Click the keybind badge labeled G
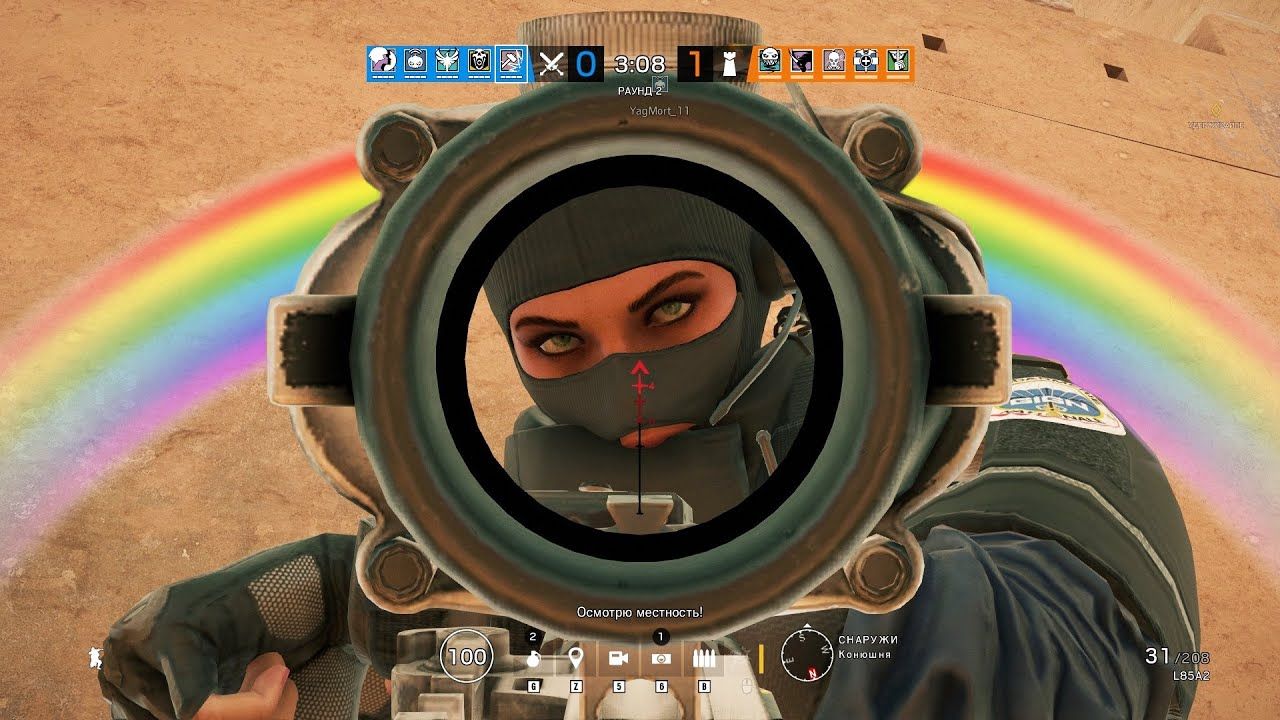Screen dimensions: 1280x720 [x=532, y=684]
